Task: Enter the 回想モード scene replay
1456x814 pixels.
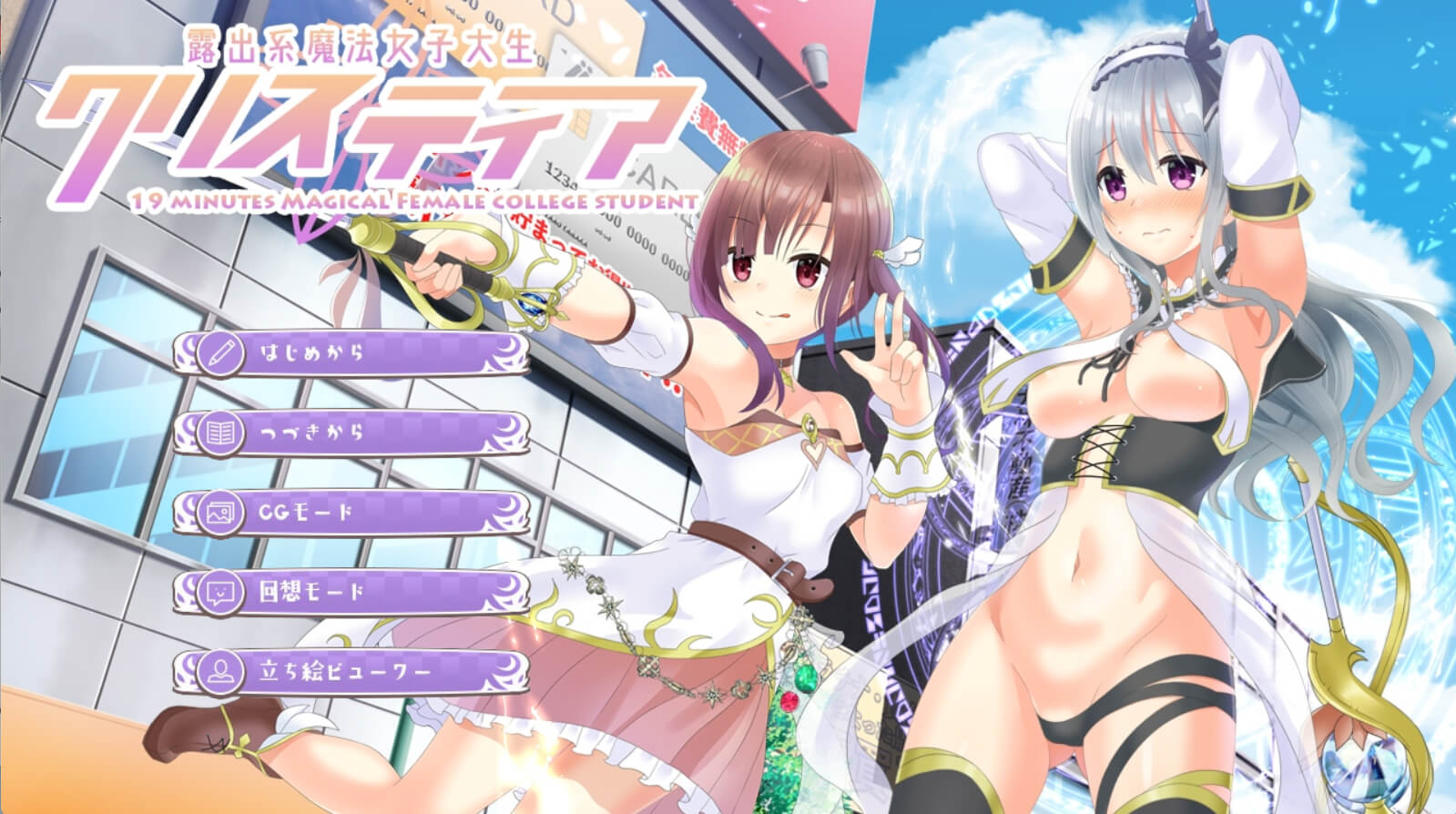Action: point(351,592)
